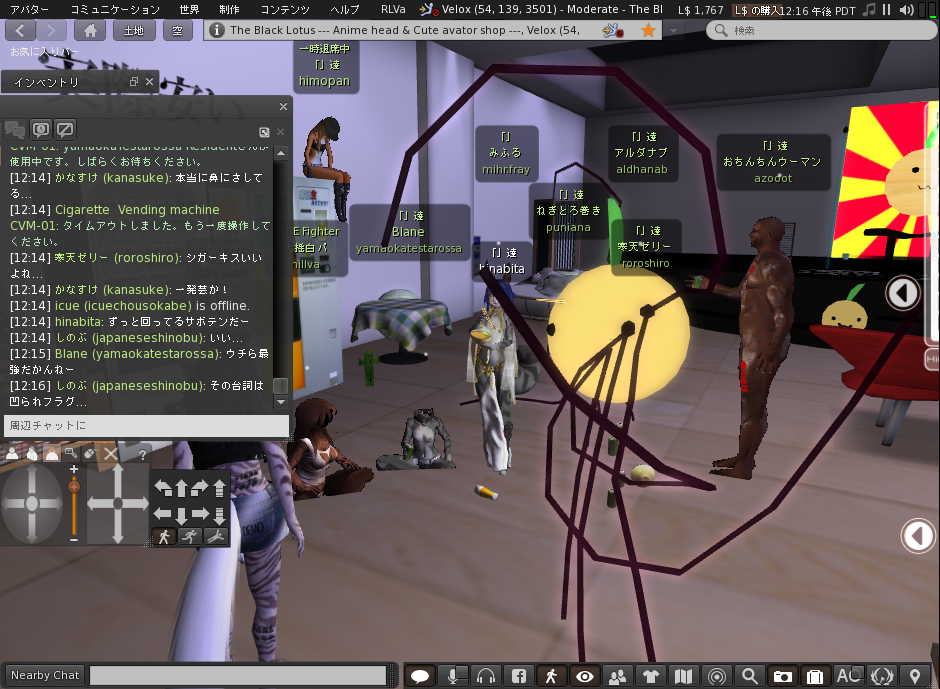This screenshot has width=940, height=689.
Task: Toggle run mode in movement controls
Action: 190,536
